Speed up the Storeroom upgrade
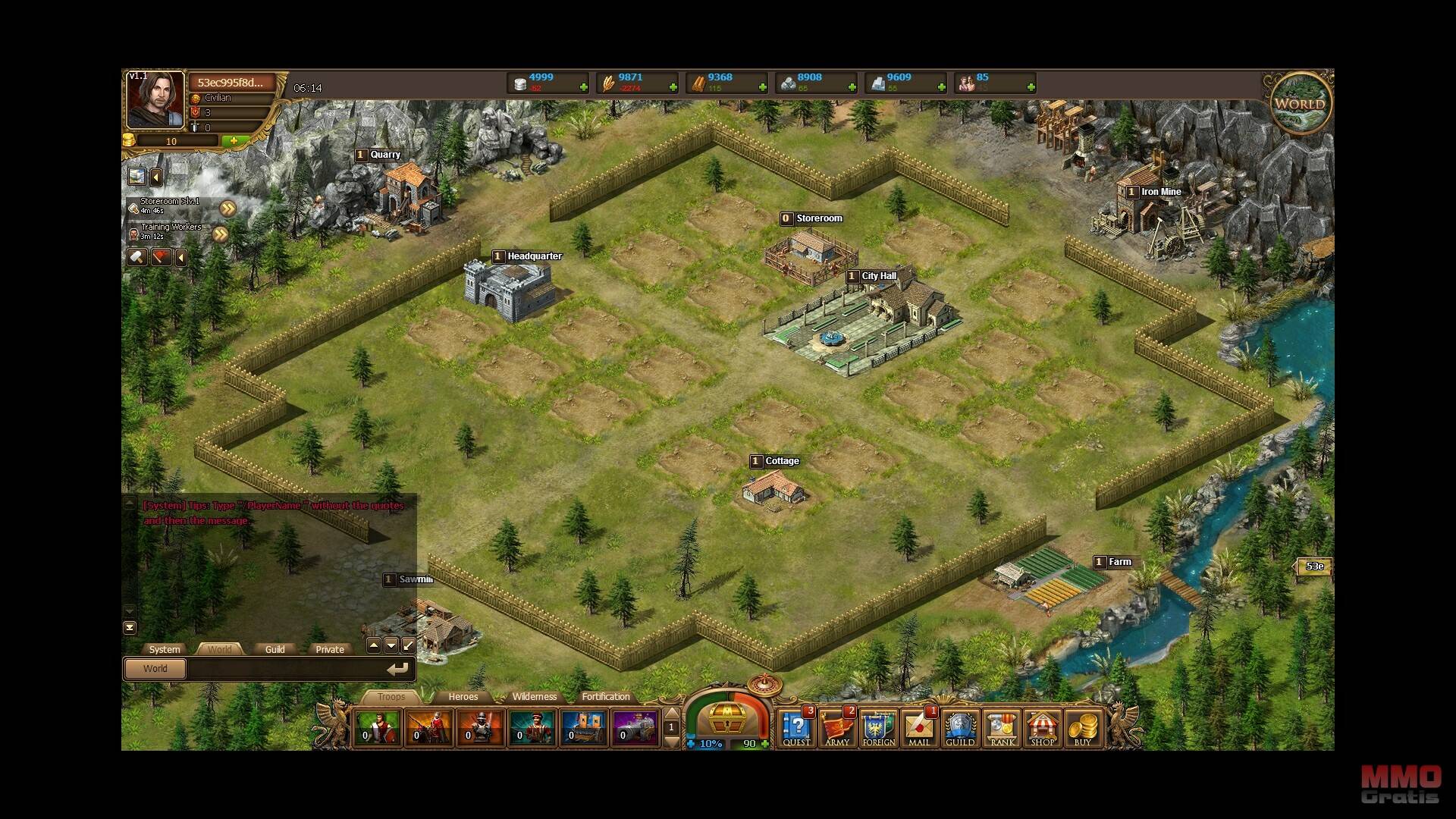 (227, 209)
